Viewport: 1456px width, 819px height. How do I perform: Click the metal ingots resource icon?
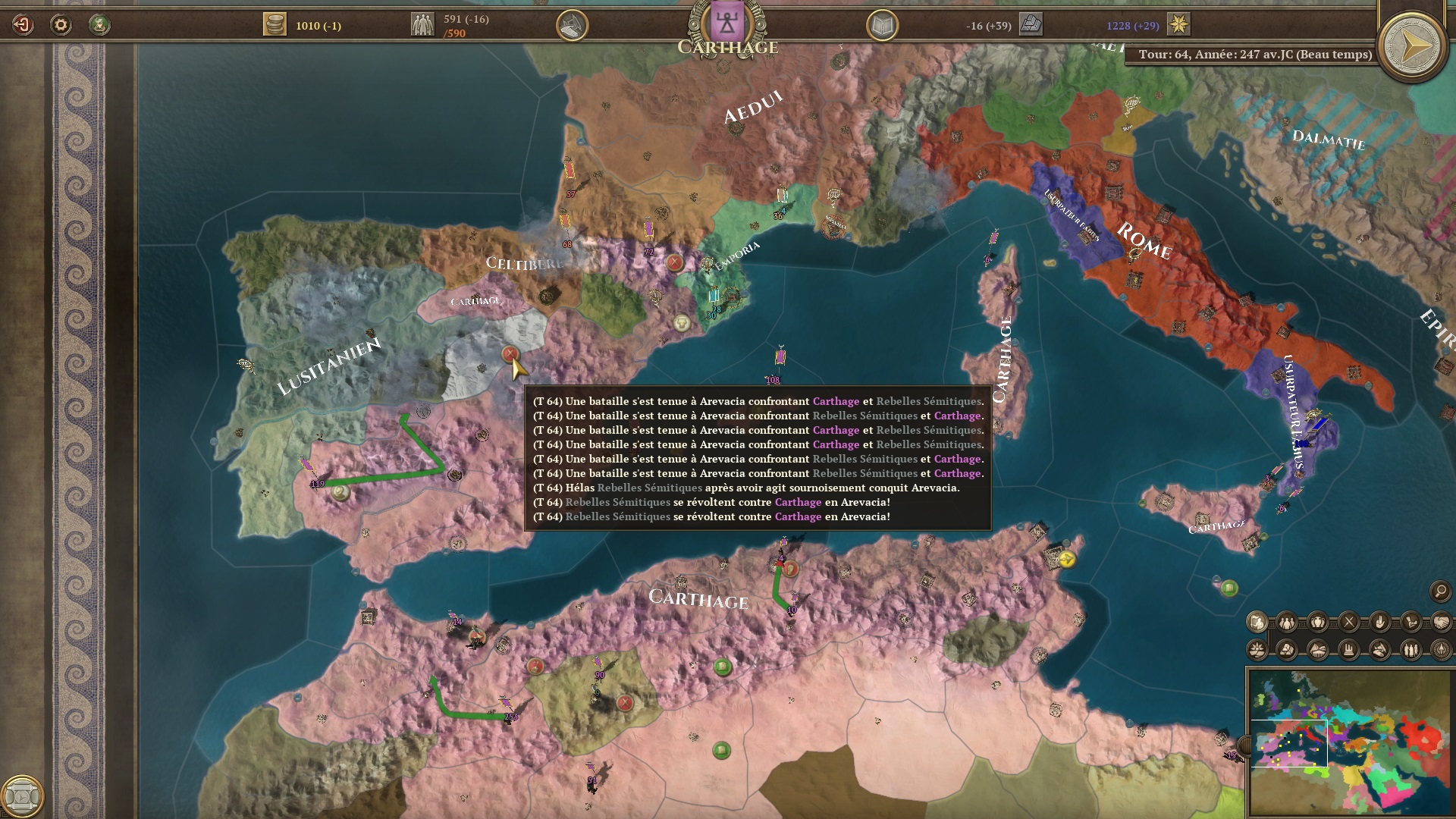pos(1031,24)
